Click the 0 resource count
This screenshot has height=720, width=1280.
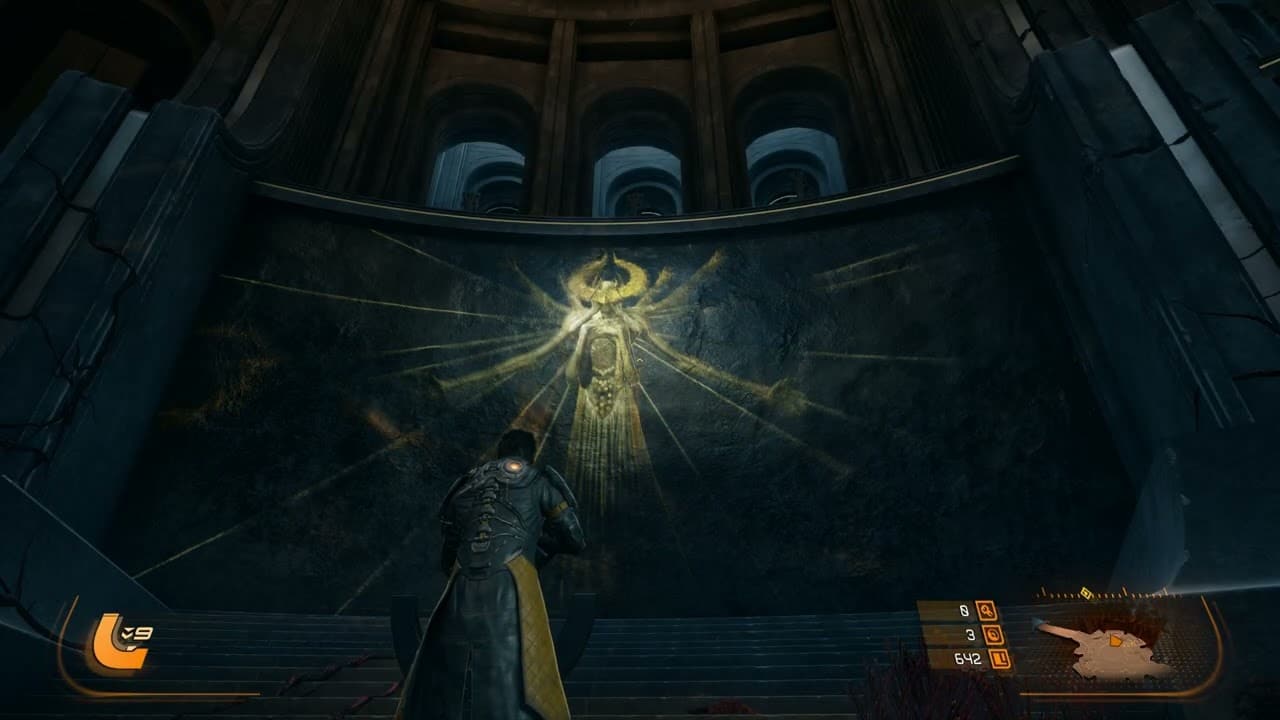click(x=963, y=609)
